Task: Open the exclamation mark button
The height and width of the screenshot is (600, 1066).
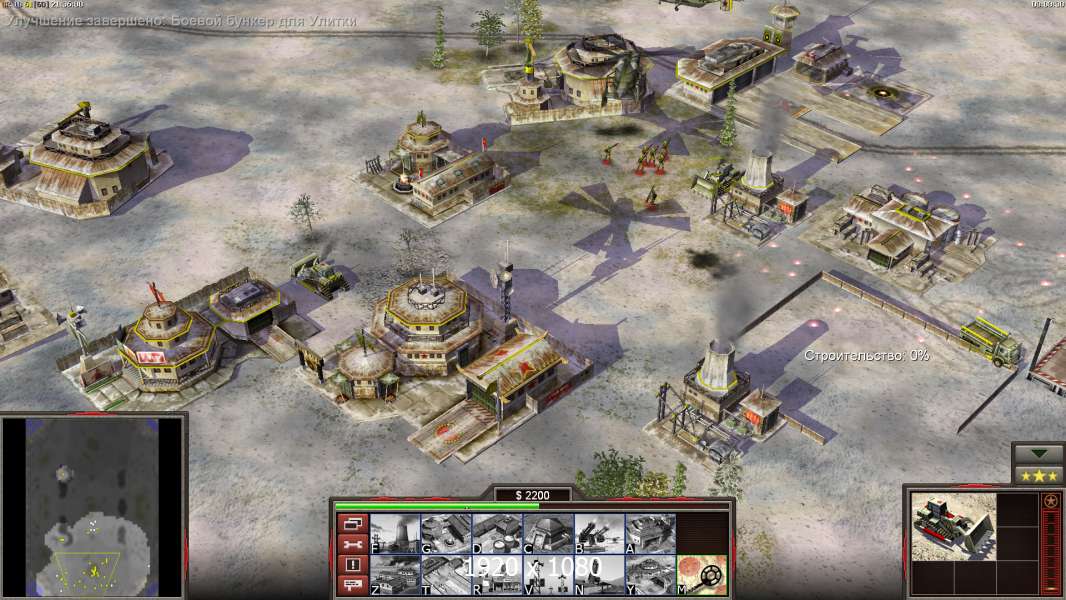Action: coord(352,564)
